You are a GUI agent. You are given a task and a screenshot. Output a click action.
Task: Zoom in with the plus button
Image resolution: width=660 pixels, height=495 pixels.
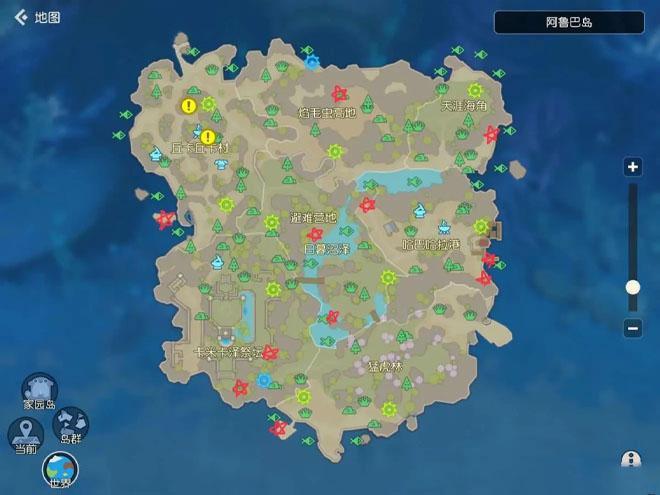tap(632, 167)
